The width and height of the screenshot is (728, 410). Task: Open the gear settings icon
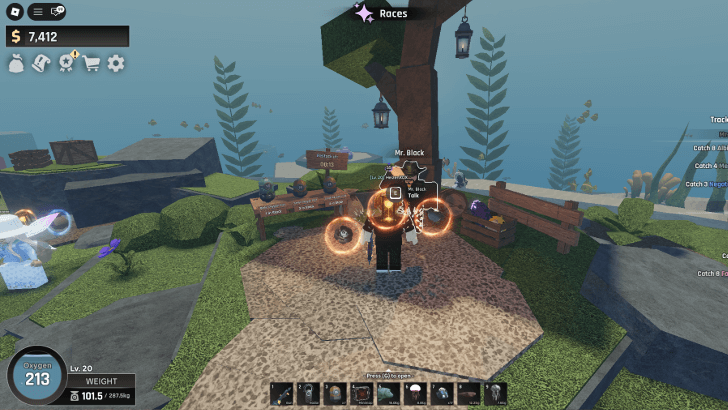116,63
